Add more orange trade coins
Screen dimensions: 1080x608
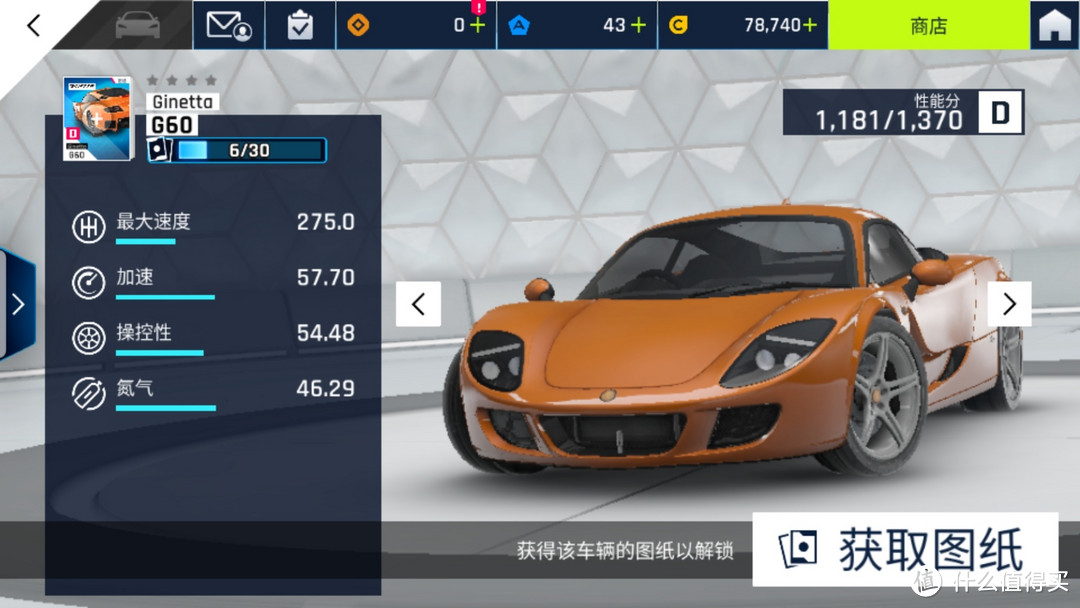coord(477,25)
